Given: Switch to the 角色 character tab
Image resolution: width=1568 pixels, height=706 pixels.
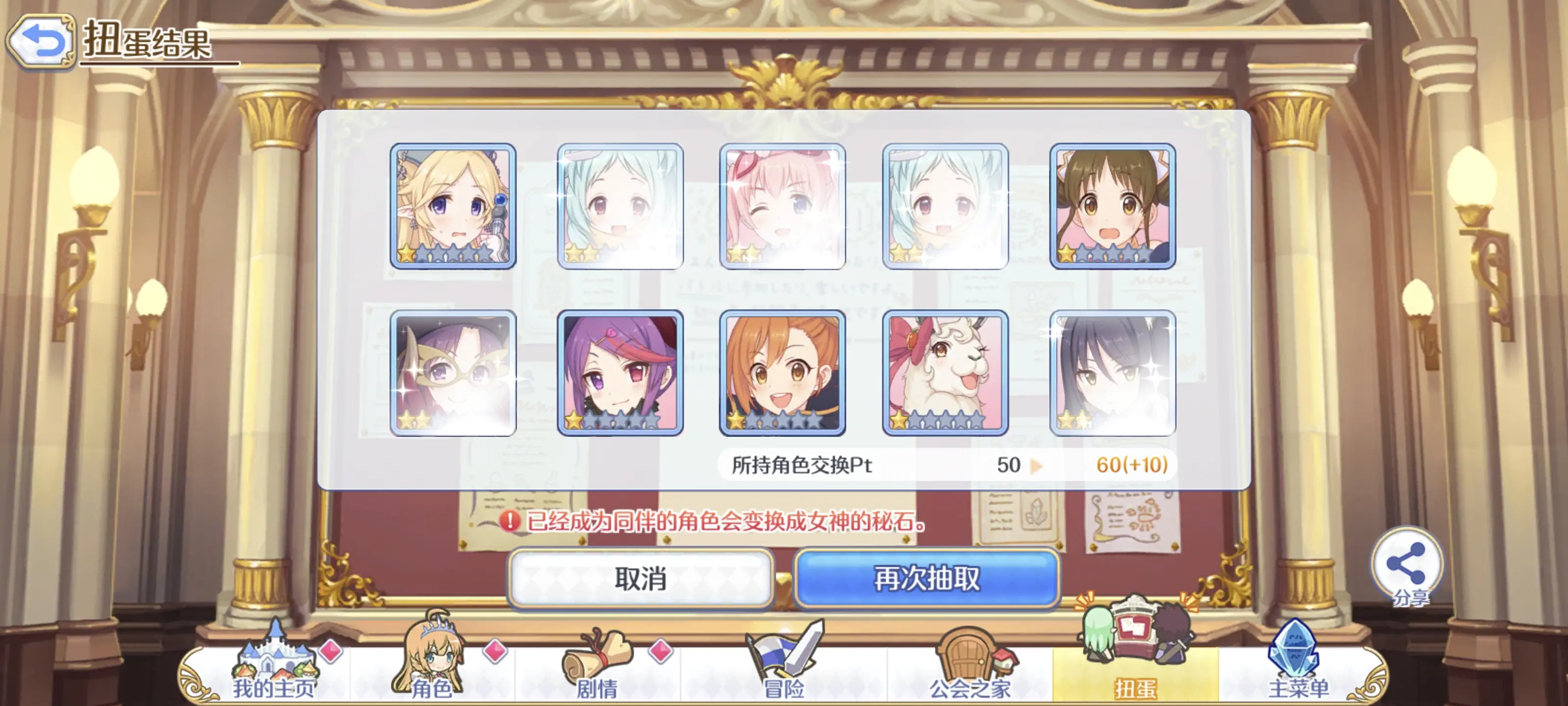Looking at the screenshot, I should coord(432,670).
